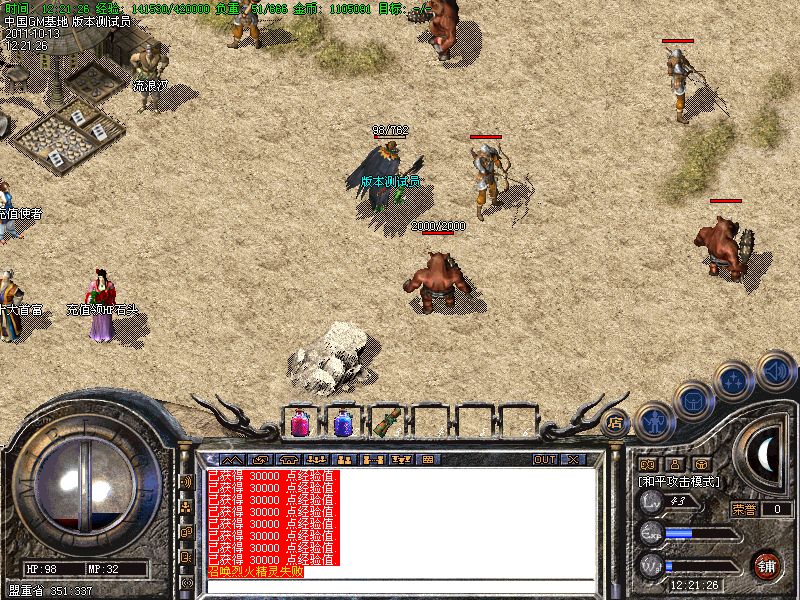
Task: Toggle the sound-wave chat channel button
Action: [x=186, y=480]
